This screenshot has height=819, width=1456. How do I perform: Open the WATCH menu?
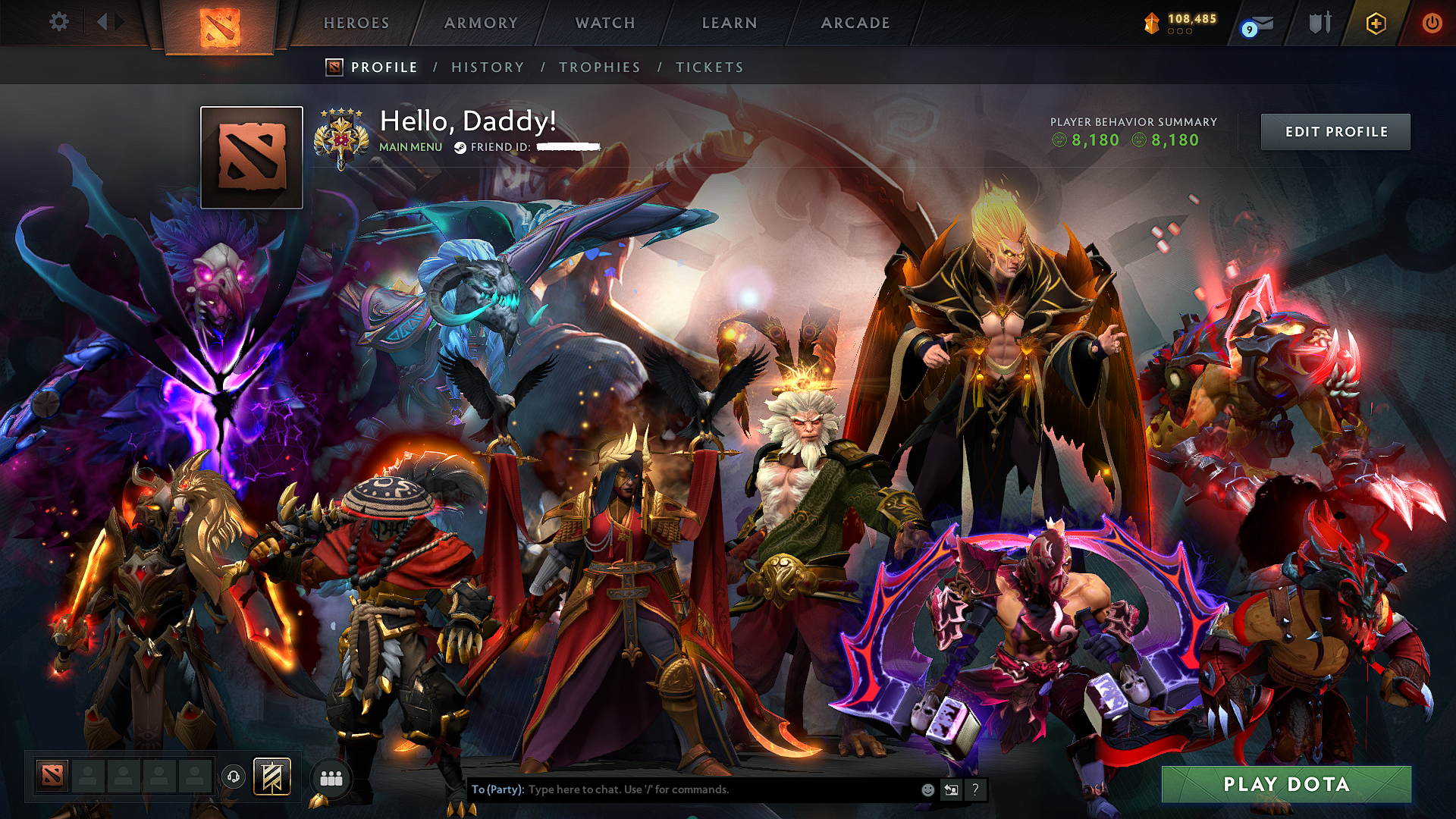tap(603, 23)
